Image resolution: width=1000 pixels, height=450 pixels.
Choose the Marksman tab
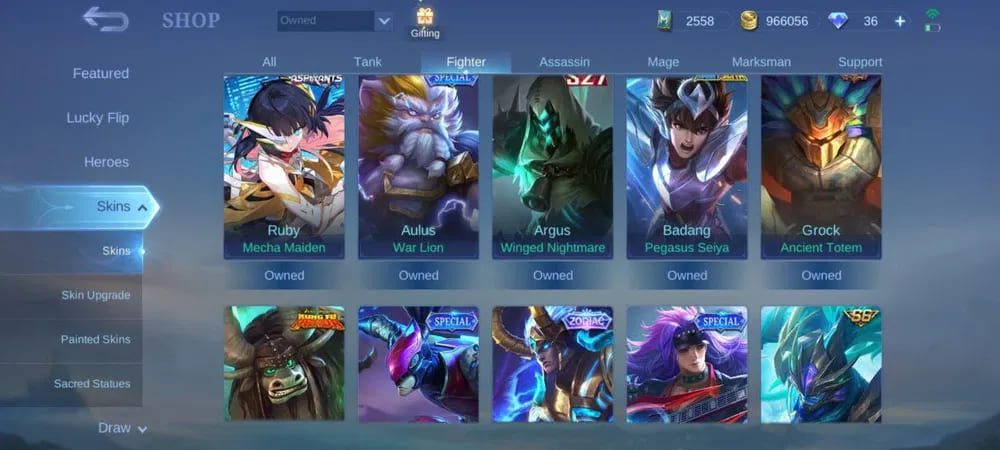(x=761, y=62)
